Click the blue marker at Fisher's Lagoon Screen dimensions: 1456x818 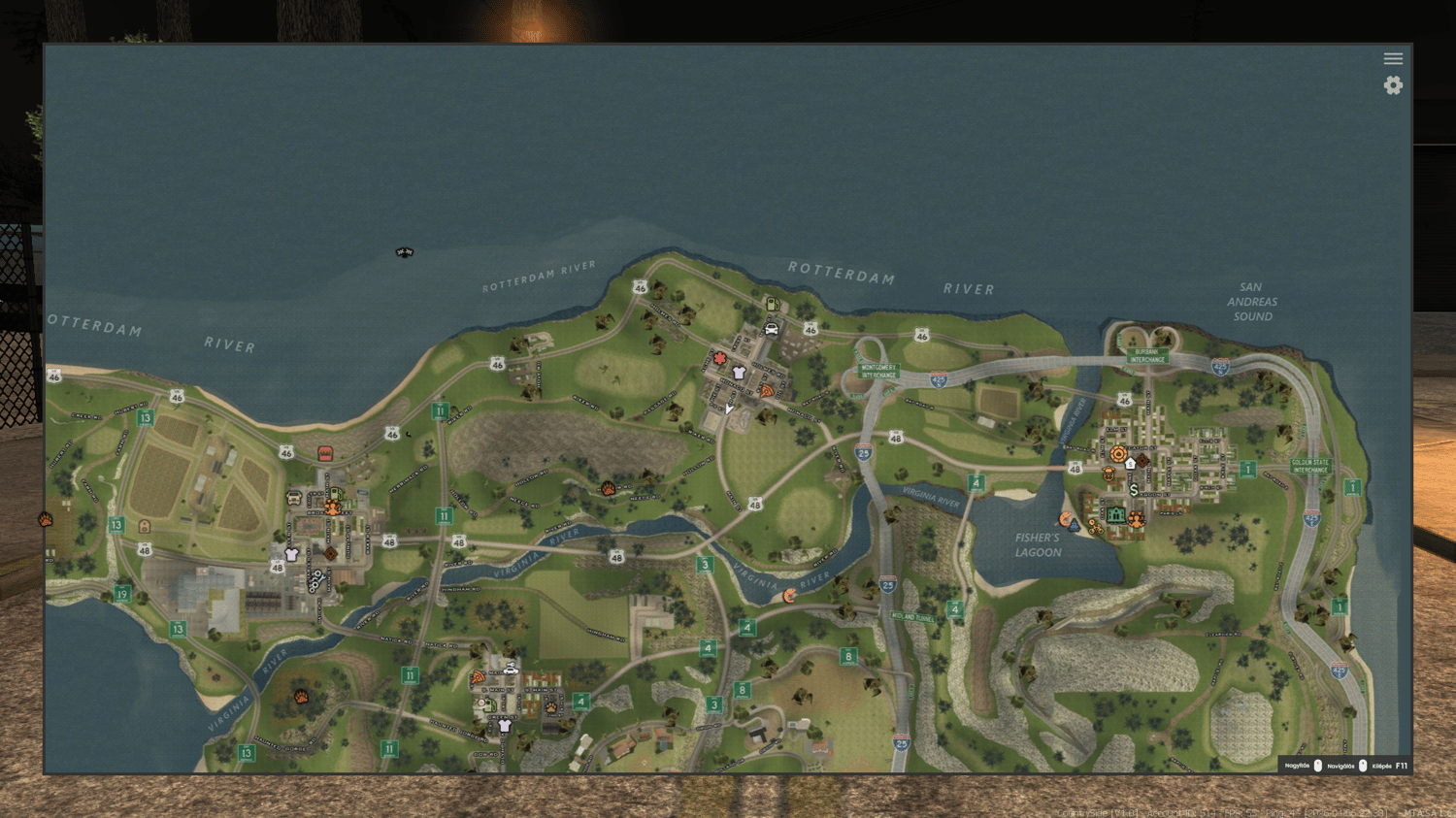tap(1074, 525)
